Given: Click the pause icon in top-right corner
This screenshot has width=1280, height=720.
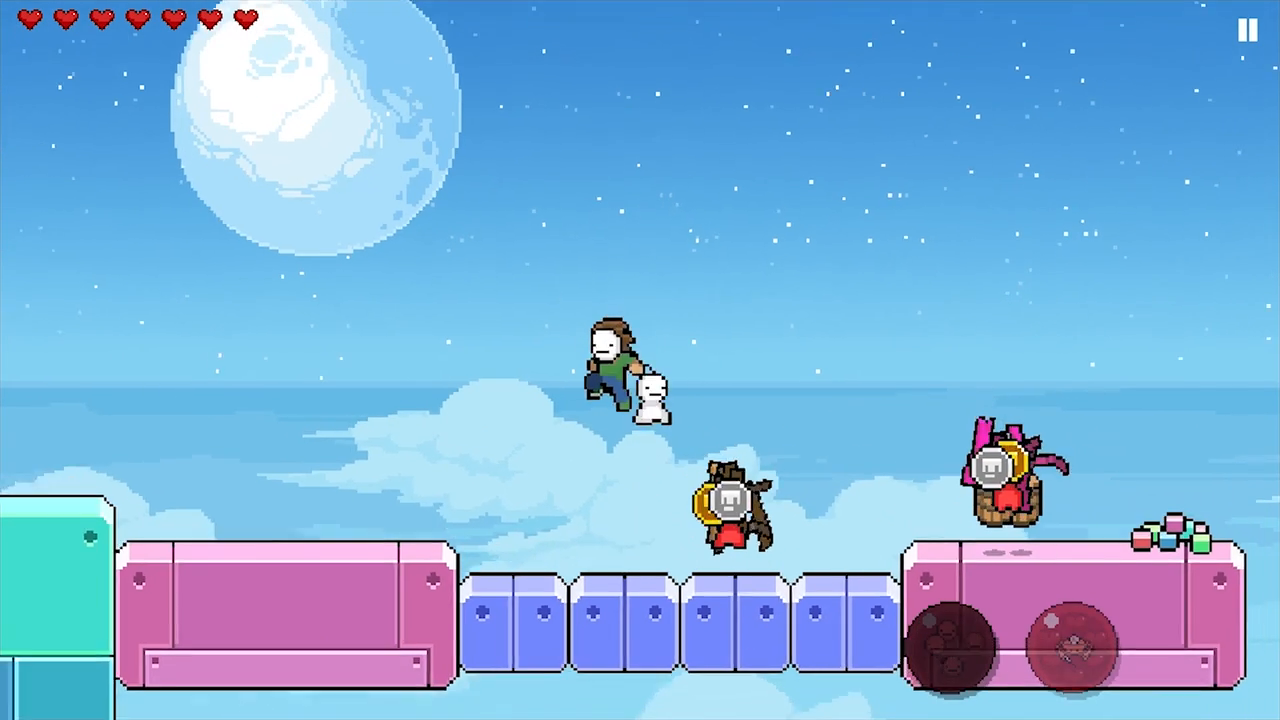Looking at the screenshot, I should [x=1247, y=30].
